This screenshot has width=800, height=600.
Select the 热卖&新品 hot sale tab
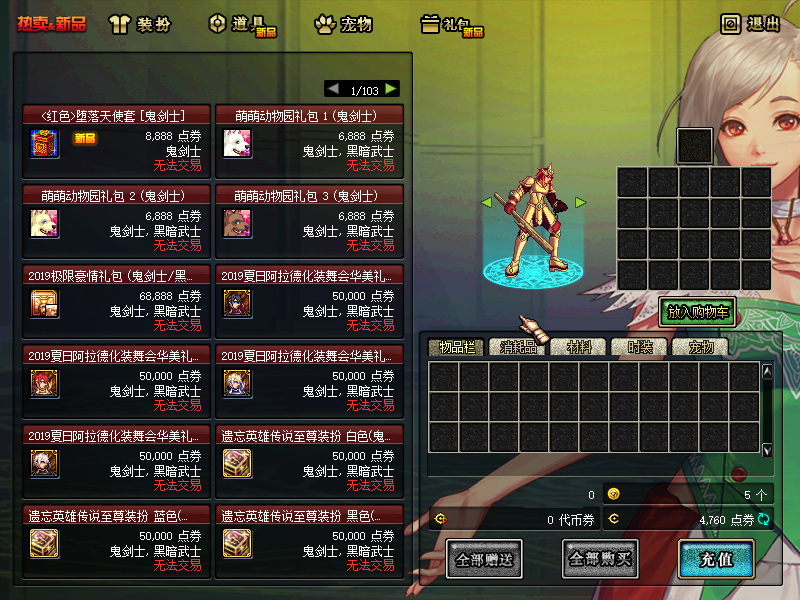click(52, 23)
